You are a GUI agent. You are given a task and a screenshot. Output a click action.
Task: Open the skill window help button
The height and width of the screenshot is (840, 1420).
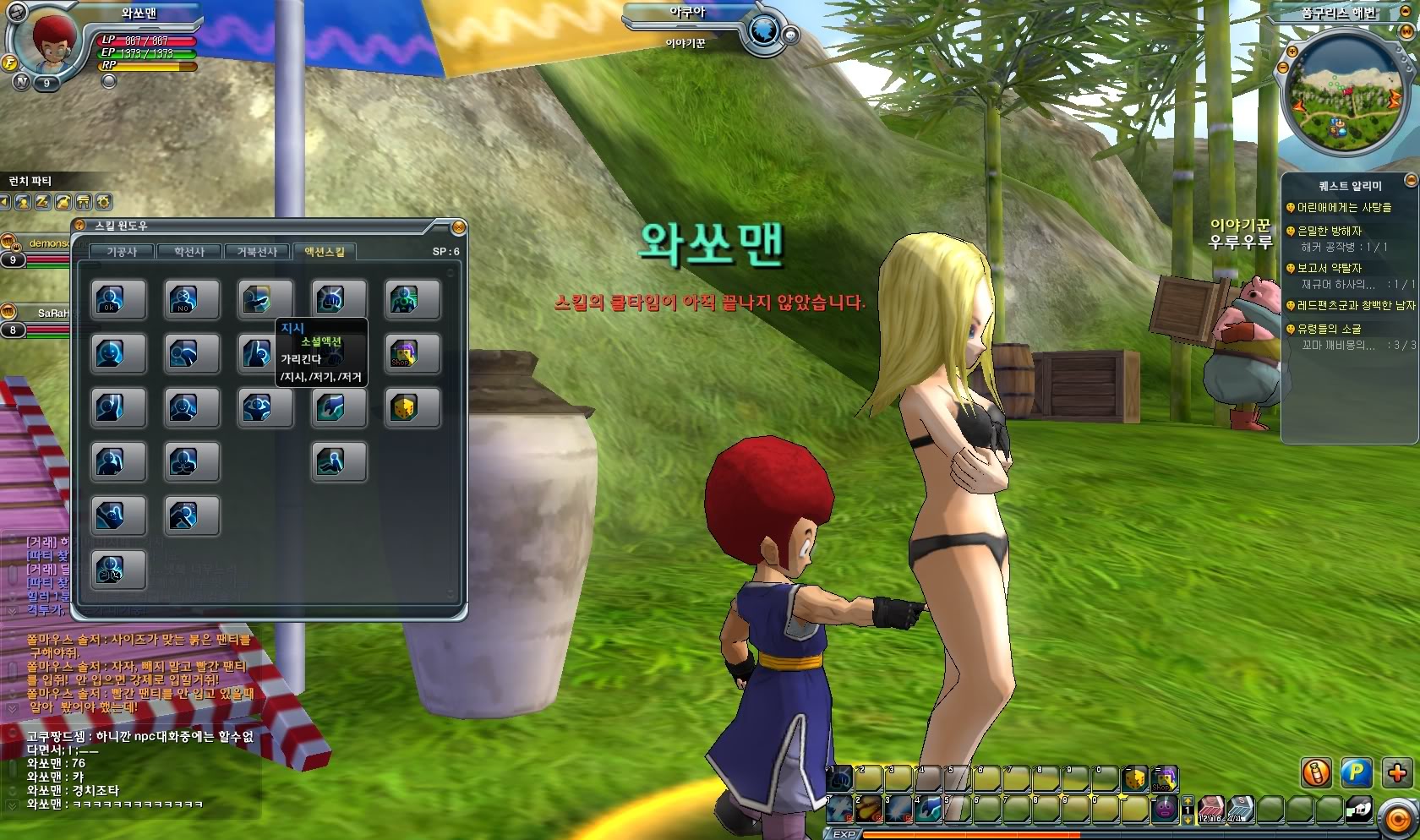pyautogui.click(x=80, y=226)
